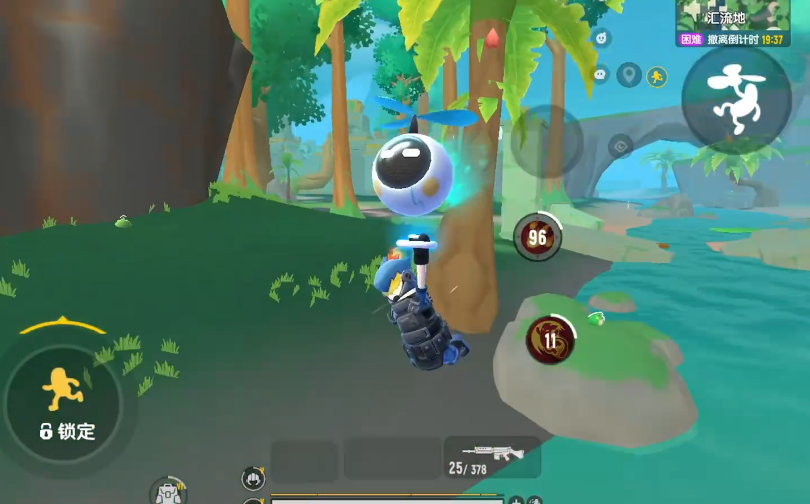810x504 pixels.
Task: Click the helmet equipment icon
Action: point(253,478)
